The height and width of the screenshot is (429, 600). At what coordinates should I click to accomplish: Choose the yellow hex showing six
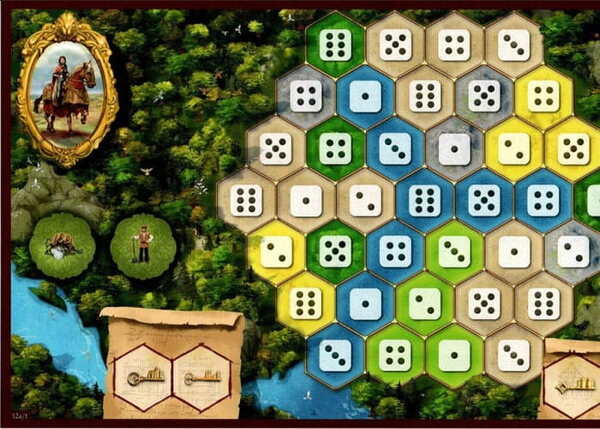coord(305,302)
